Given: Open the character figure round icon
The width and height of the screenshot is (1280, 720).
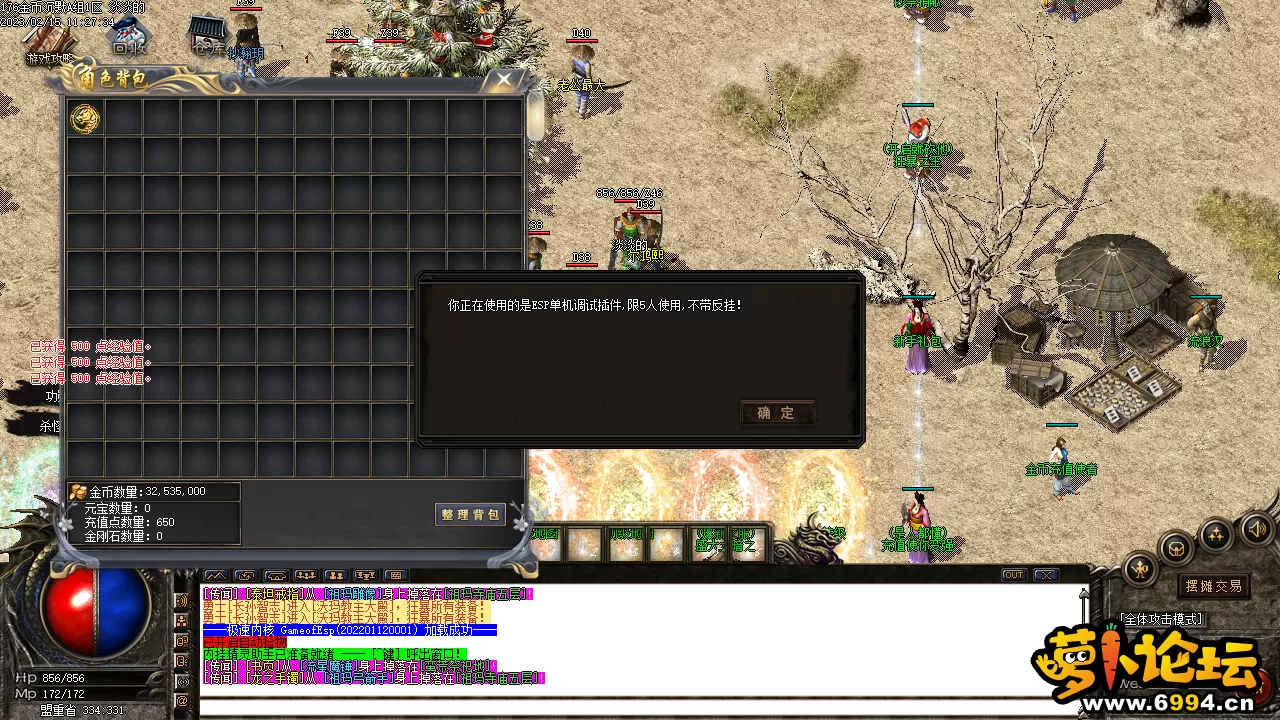Looking at the screenshot, I should [1140, 568].
